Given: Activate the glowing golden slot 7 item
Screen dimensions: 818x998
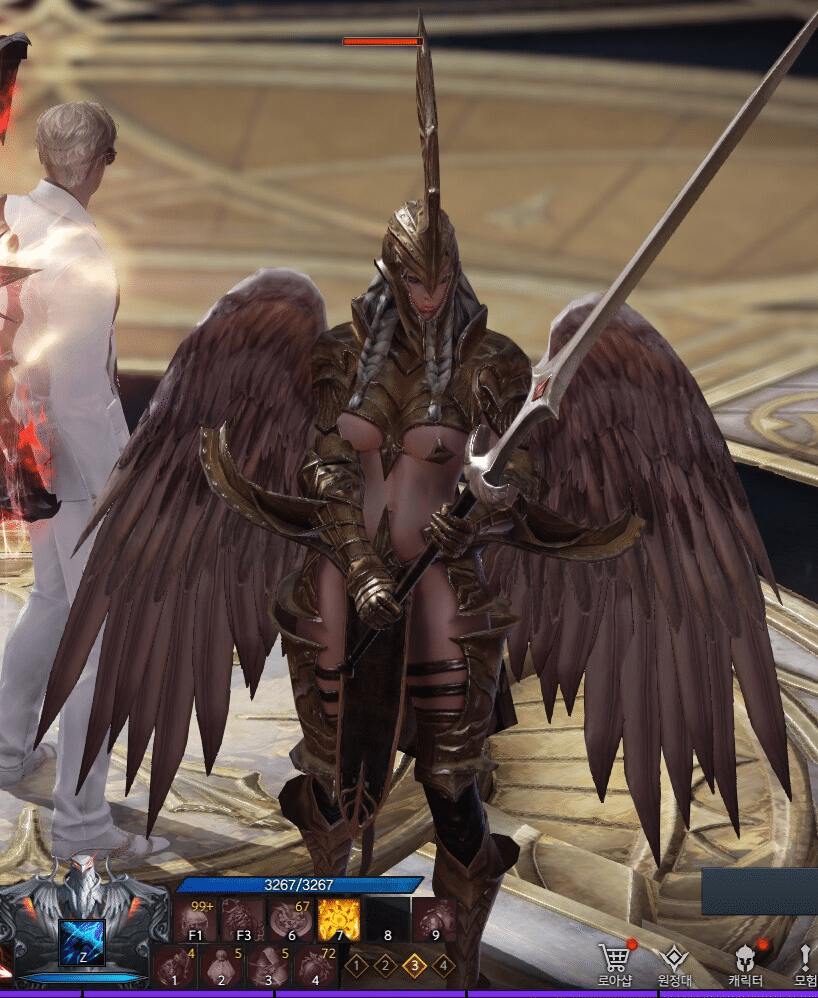Looking at the screenshot, I should pyautogui.click(x=339, y=919).
